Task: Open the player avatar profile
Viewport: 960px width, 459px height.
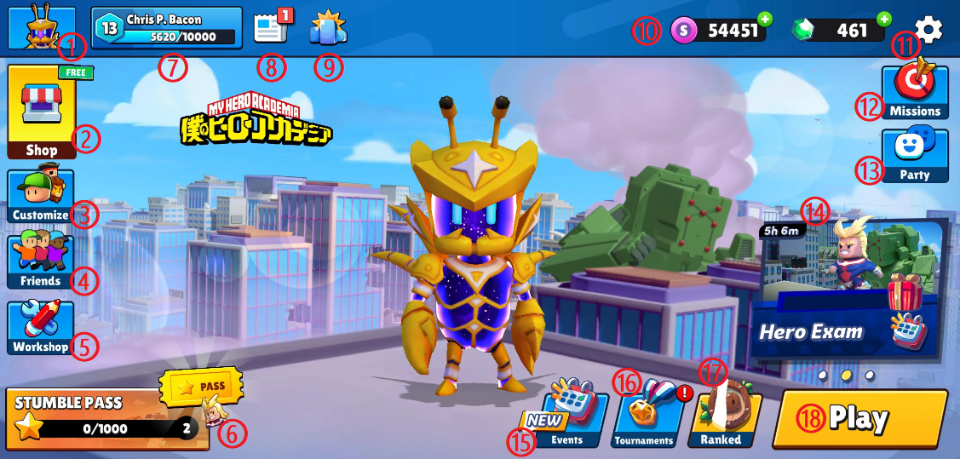Action: tap(41, 28)
